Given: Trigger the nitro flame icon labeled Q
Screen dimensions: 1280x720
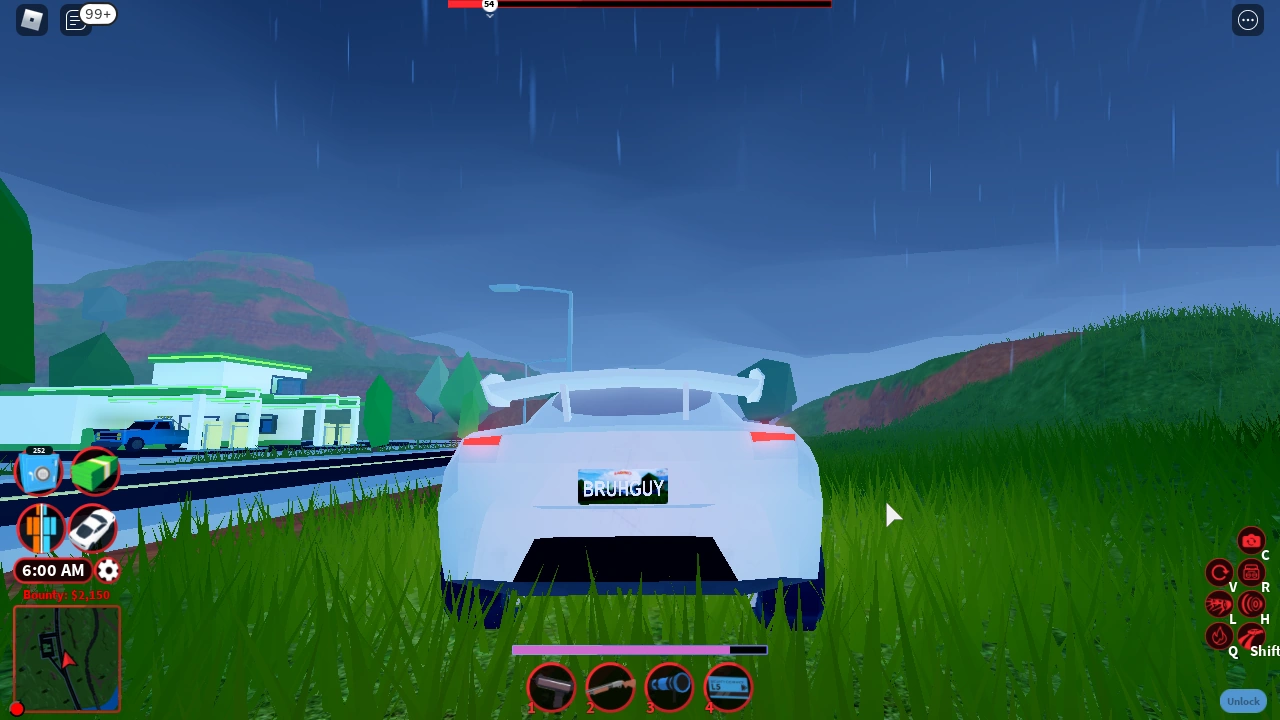Looking at the screenshot, I should click(x=1218, y=637).
